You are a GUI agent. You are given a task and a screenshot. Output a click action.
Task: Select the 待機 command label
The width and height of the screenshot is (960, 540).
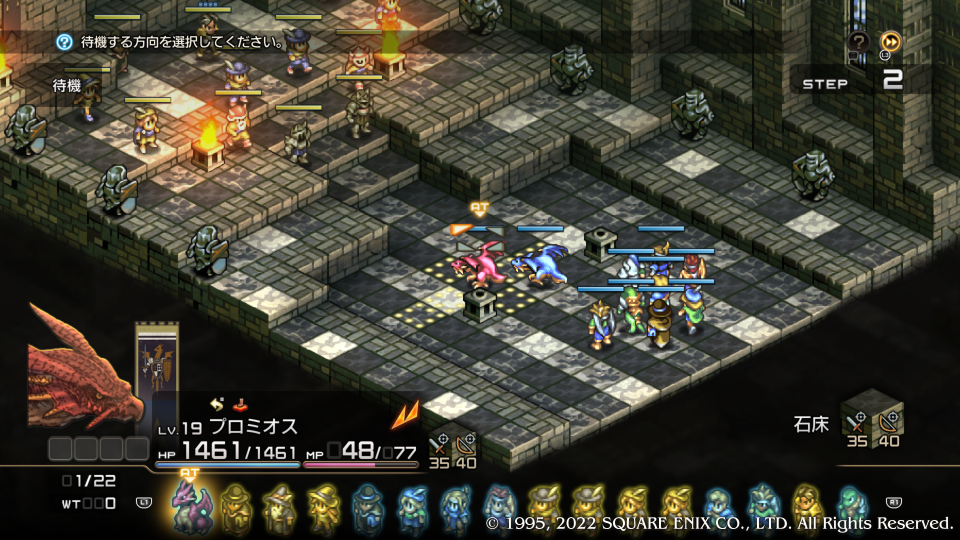(x=67, y=87)
